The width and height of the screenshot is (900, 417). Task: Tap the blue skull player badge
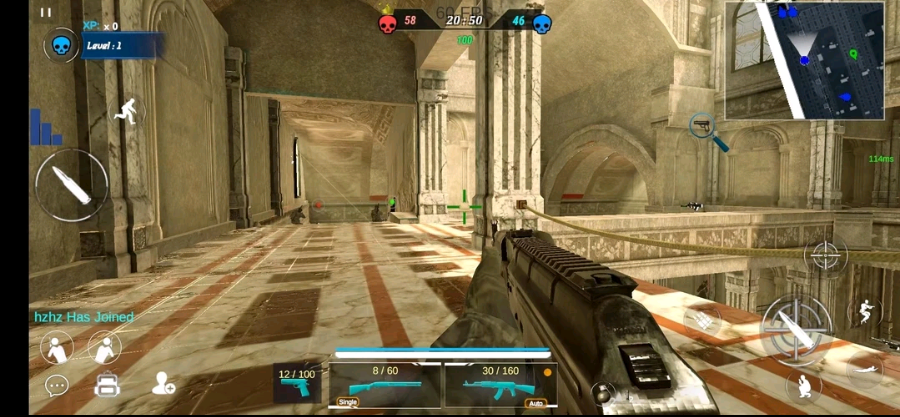[x=61, y=45]
